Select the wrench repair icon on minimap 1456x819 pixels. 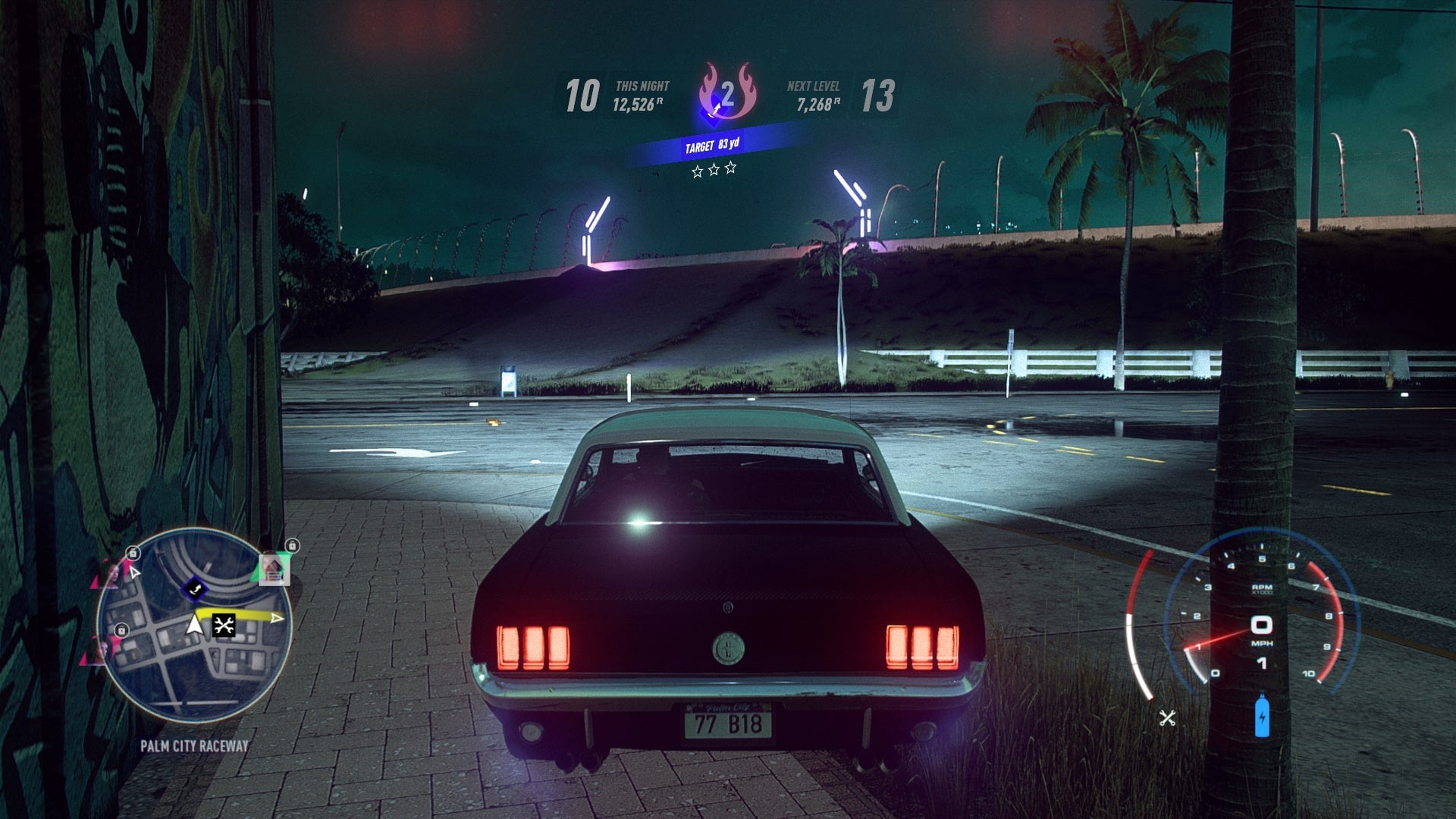click(x=224, y=626)
